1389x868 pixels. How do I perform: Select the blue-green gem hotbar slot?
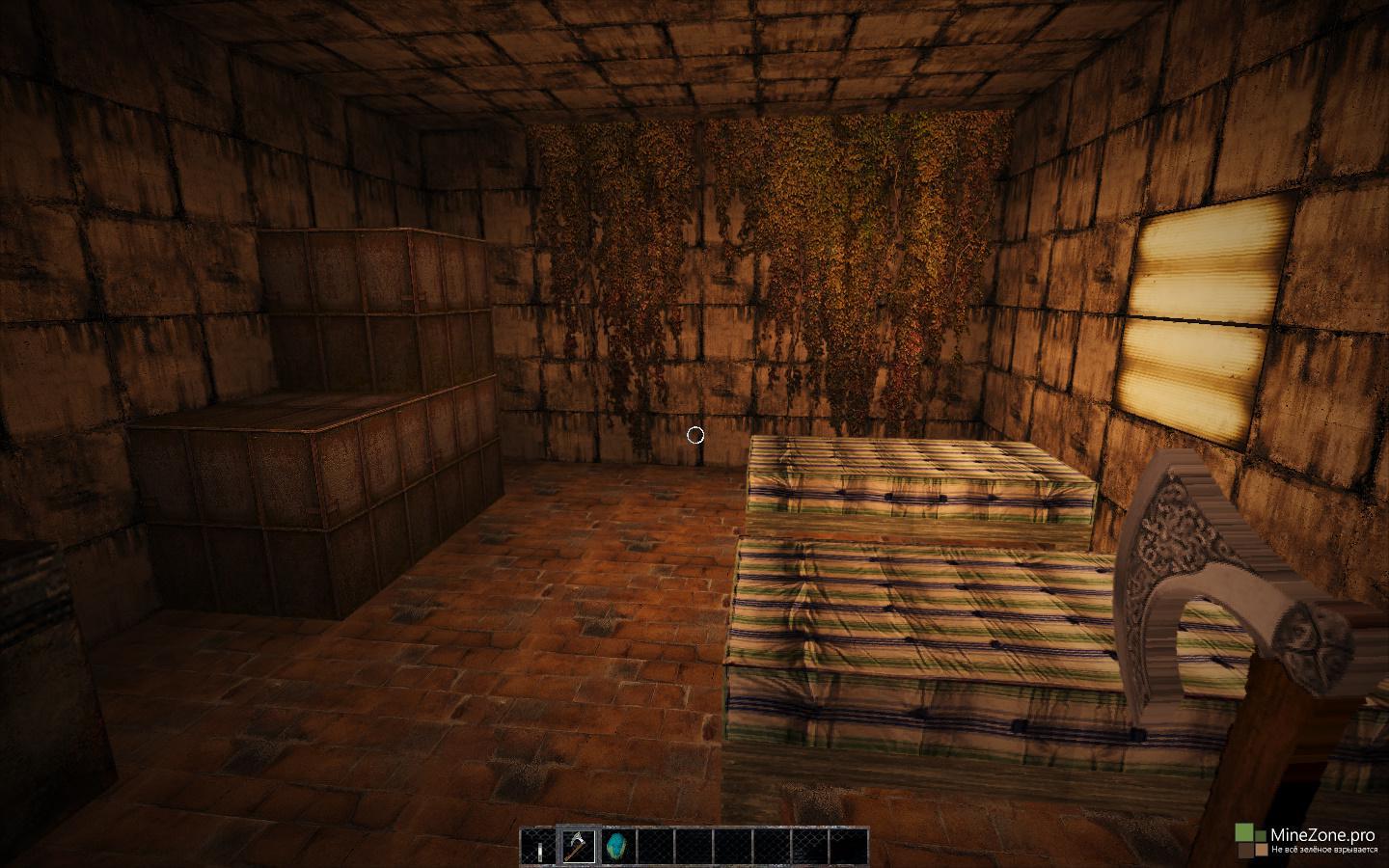615,846
